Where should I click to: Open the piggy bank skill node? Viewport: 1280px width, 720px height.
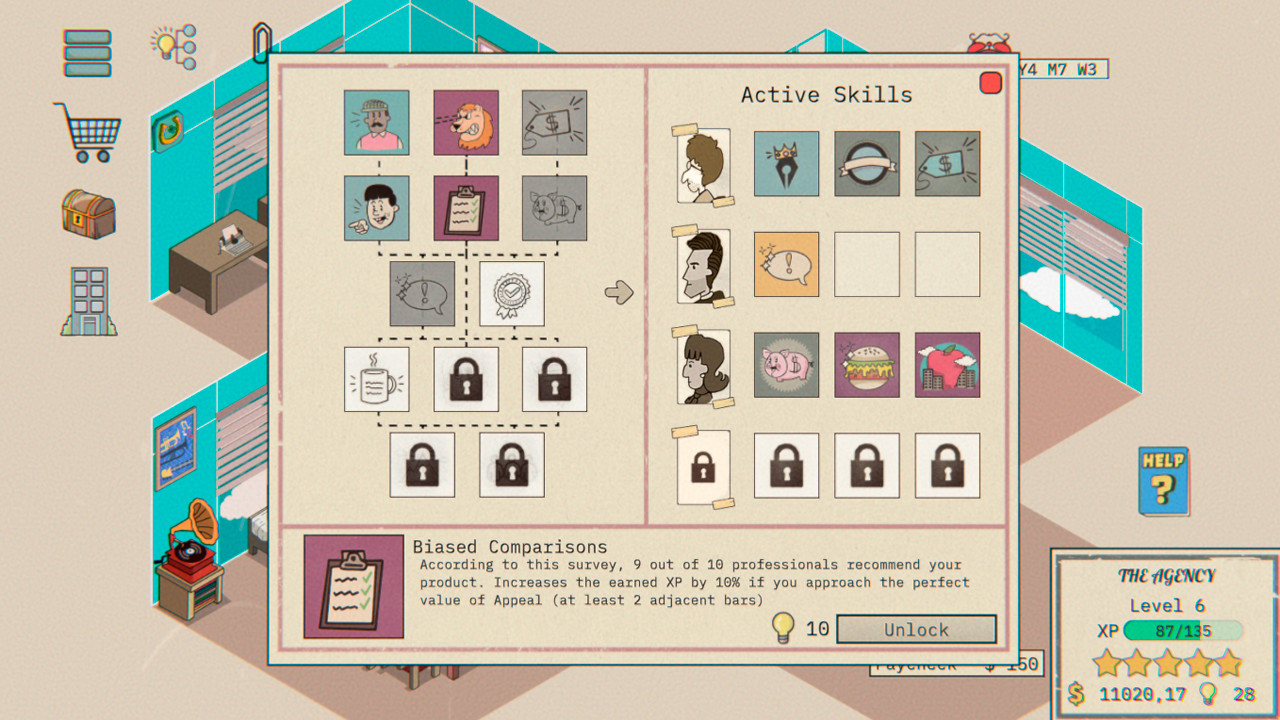(554, 208)
